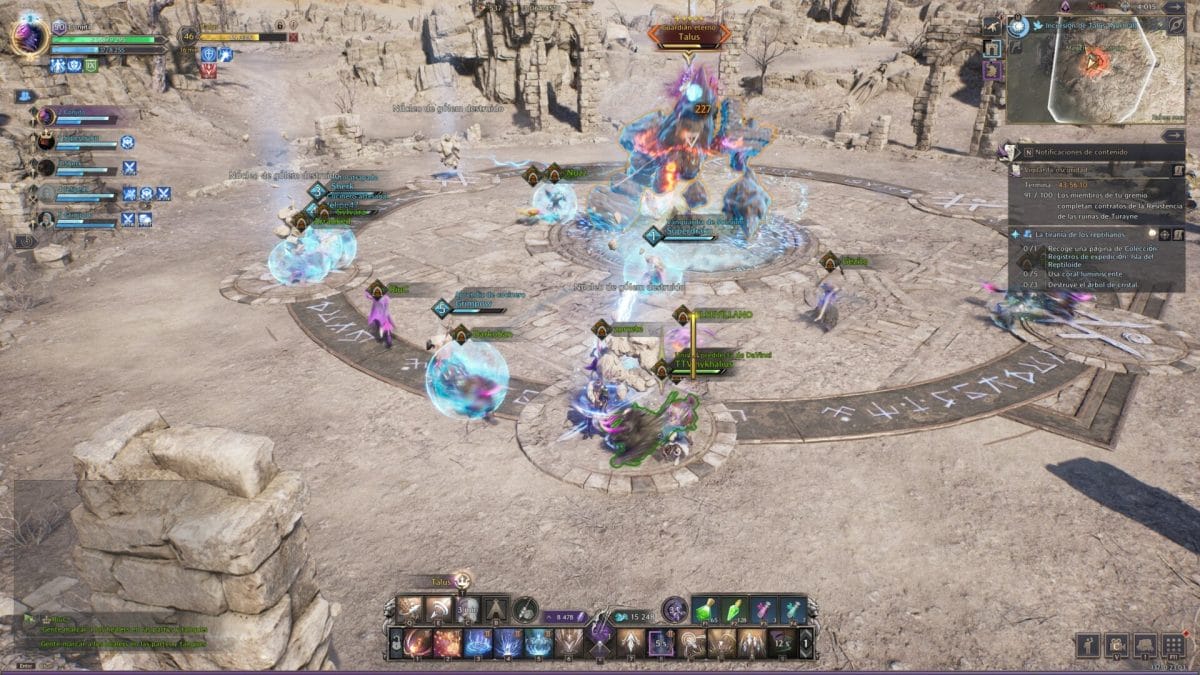
Task: Open Notificaciones de contenido panel
Action: (1095, 152)
